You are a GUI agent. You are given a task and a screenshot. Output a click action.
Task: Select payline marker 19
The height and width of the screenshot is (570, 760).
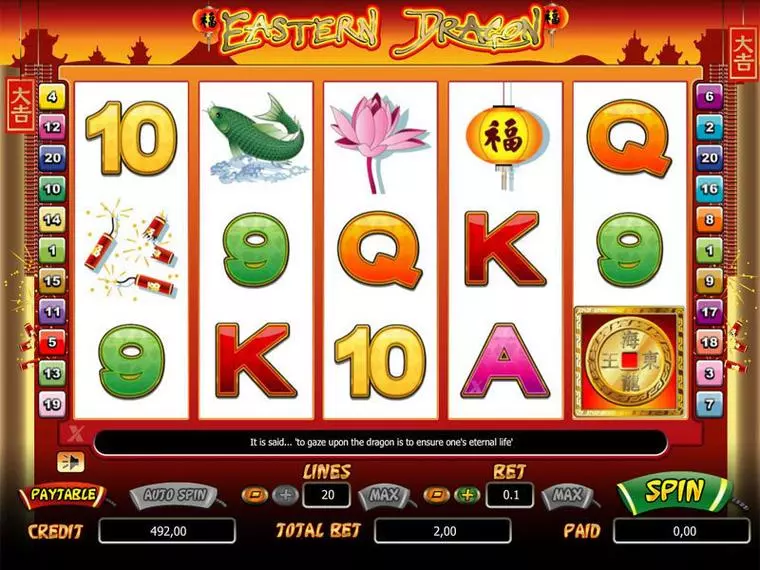(x=52, y=404)
